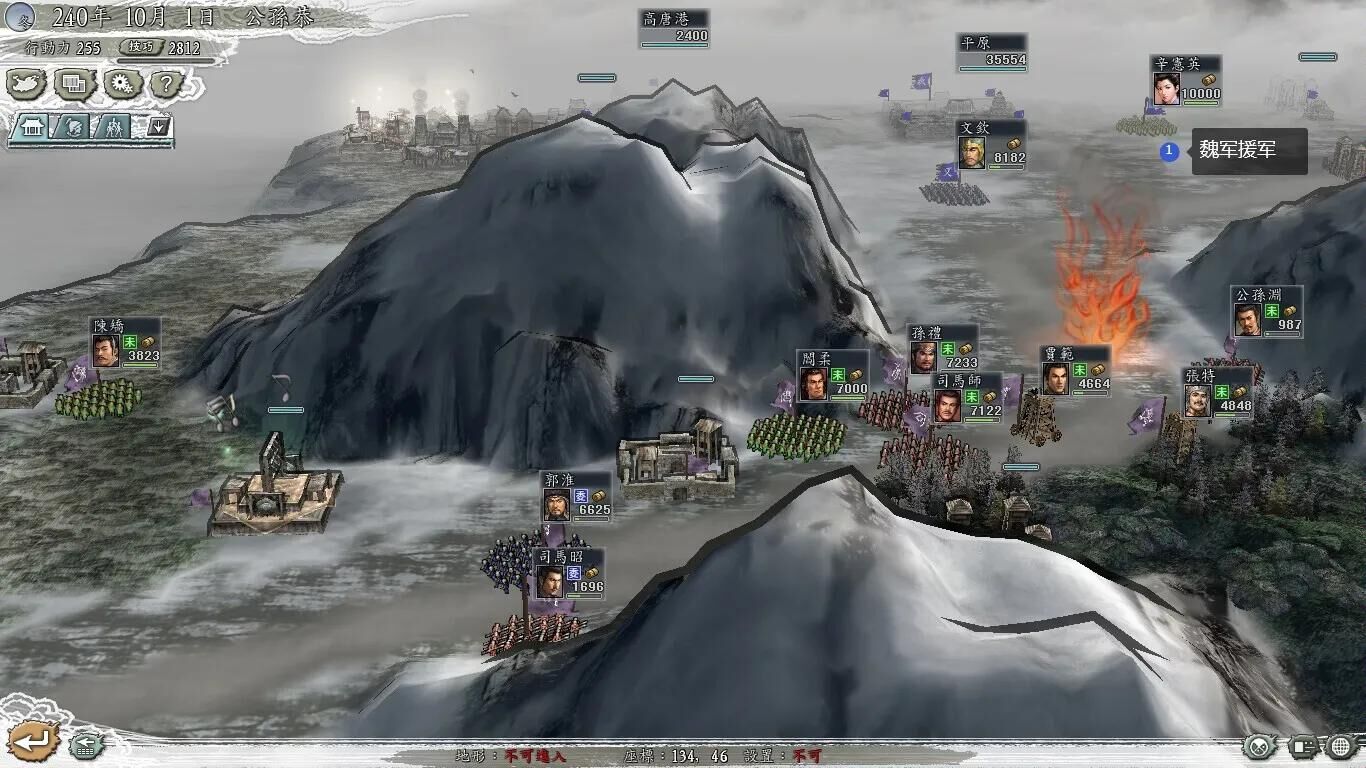The image size is (1366, 768).
Task: Toggle the troop display filter tab
Action: 114,127
